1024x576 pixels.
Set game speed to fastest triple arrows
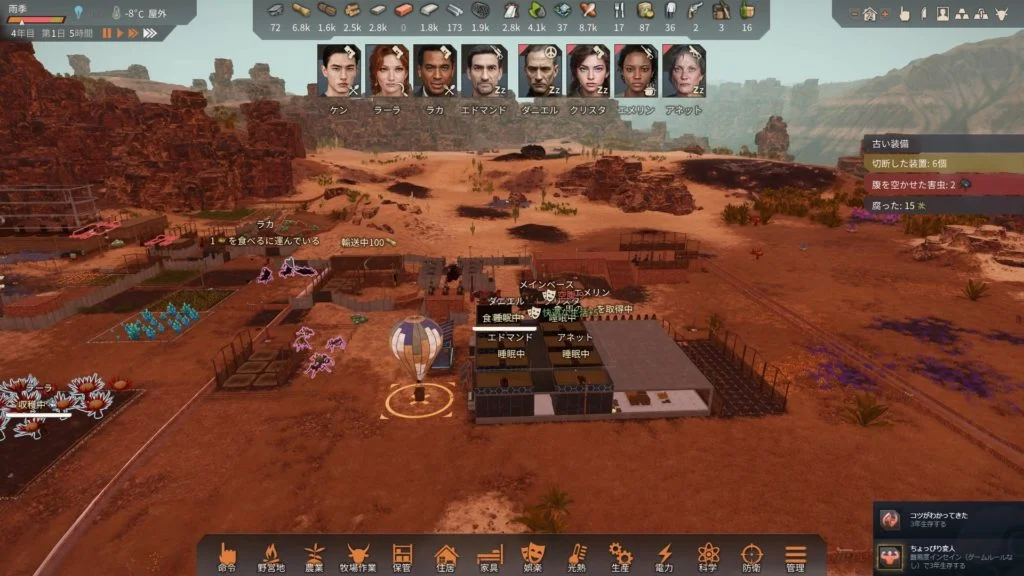[x=150, y=33]
